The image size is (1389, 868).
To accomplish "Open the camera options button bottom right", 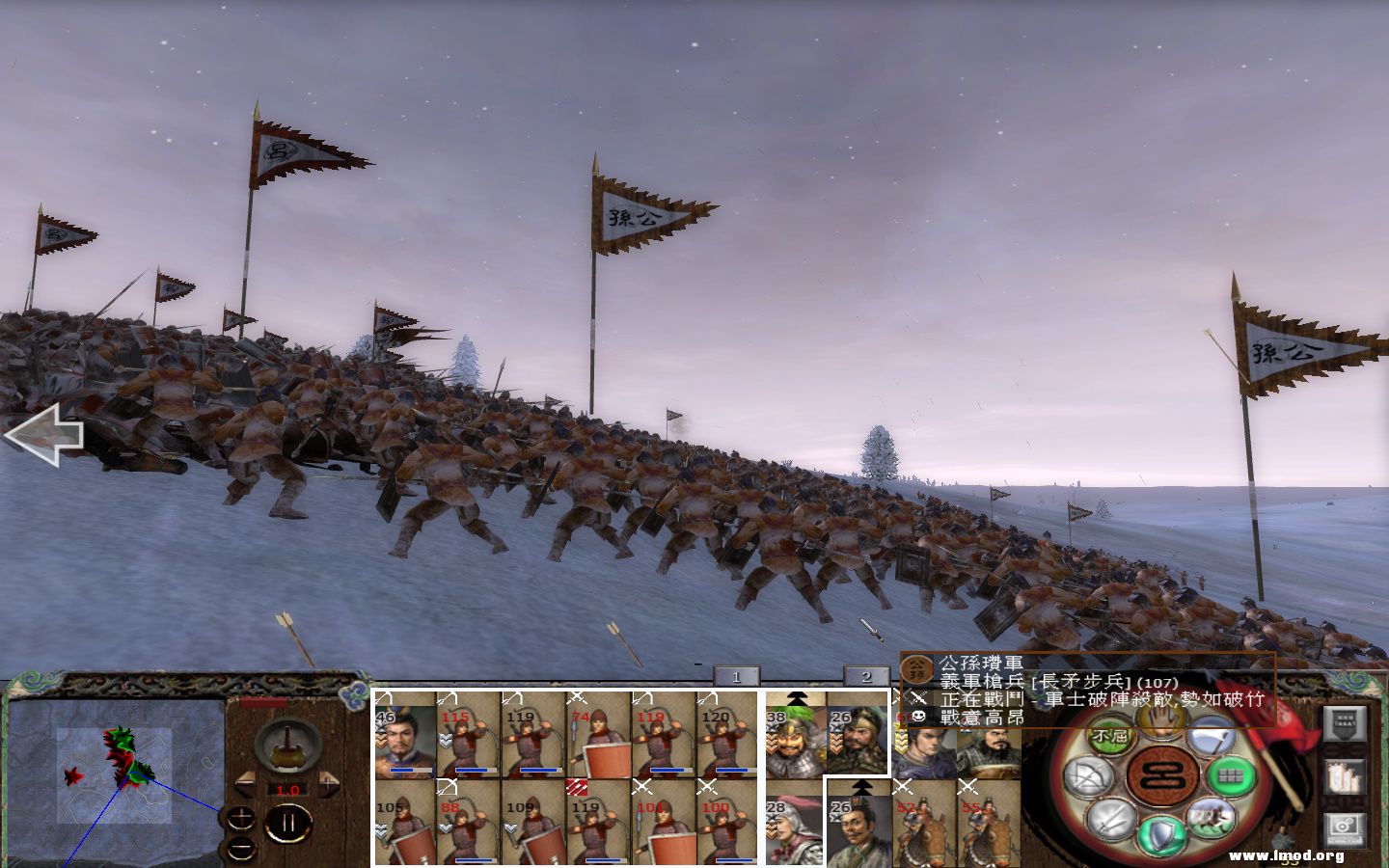I will point(1345,826).
